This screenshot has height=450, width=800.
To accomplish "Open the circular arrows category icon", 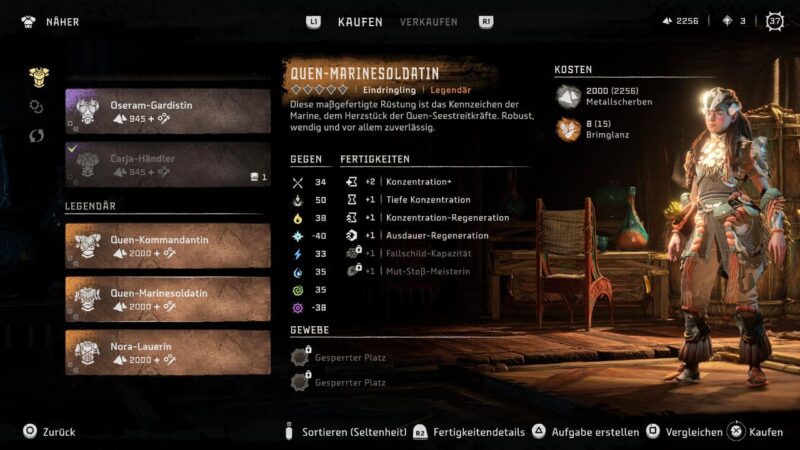I will (37, 135).
